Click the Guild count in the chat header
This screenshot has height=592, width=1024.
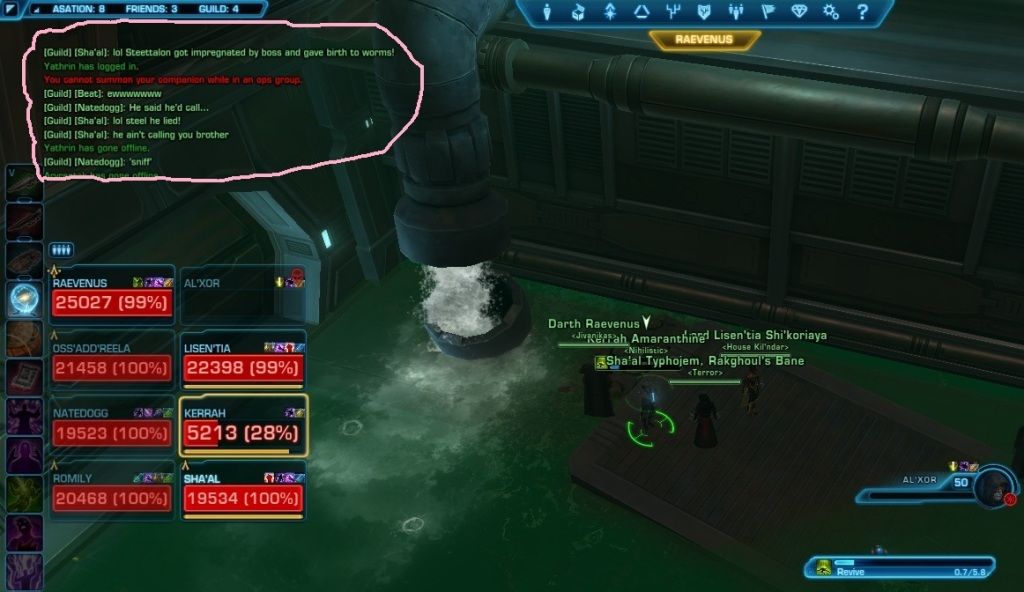pos(220,9)
